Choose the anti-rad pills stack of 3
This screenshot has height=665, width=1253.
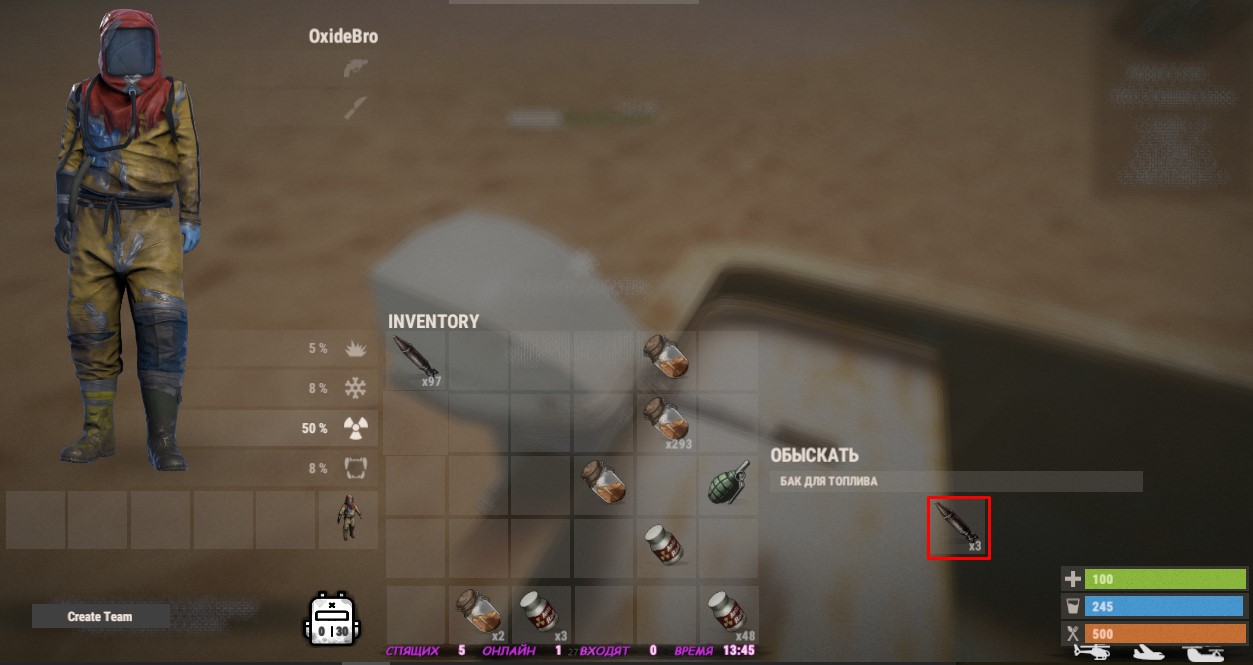pyautogui.click(x=540, y=612)
